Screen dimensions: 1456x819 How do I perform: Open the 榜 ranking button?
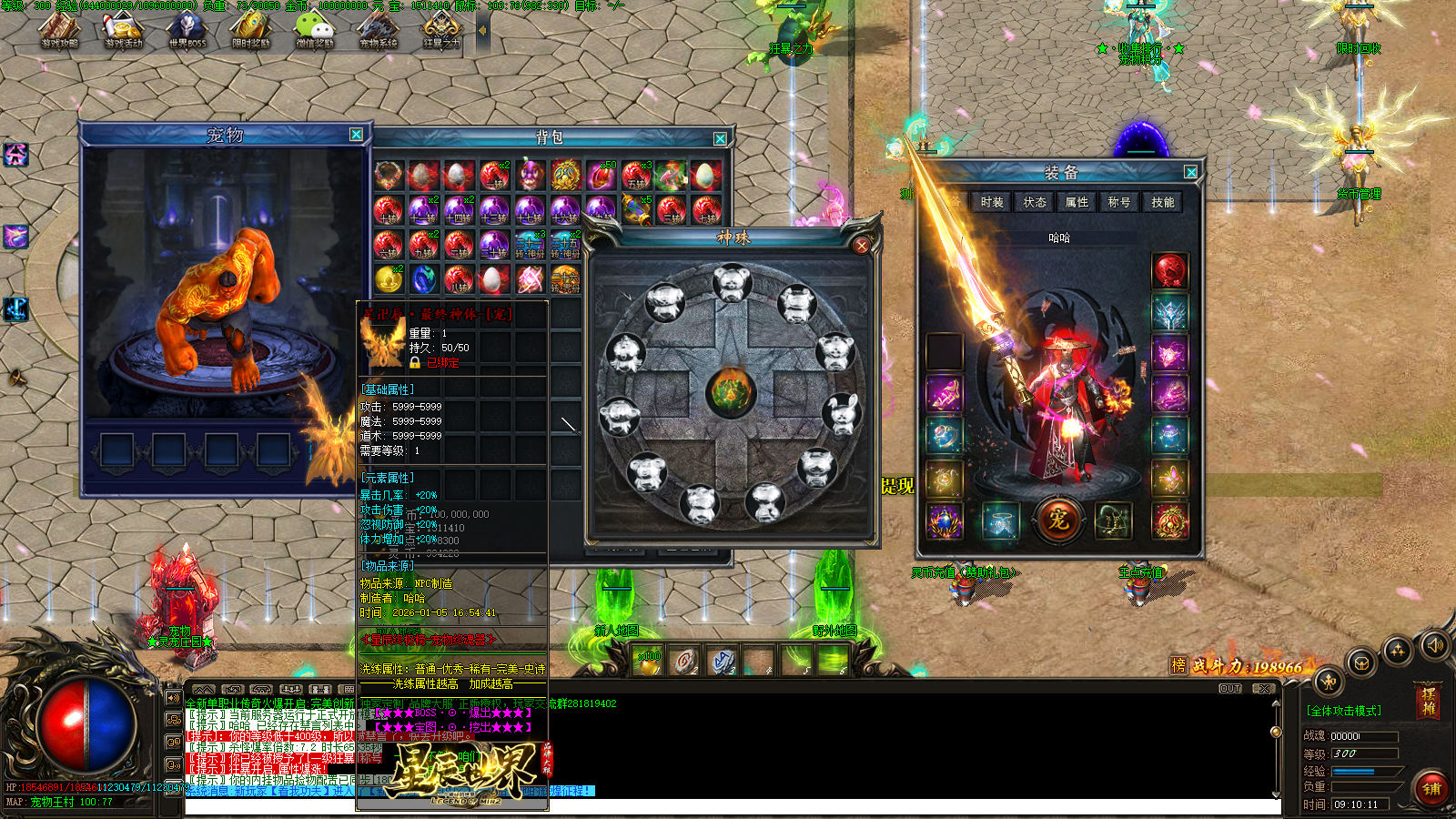pyautogui.click(x=1178, y=665)
